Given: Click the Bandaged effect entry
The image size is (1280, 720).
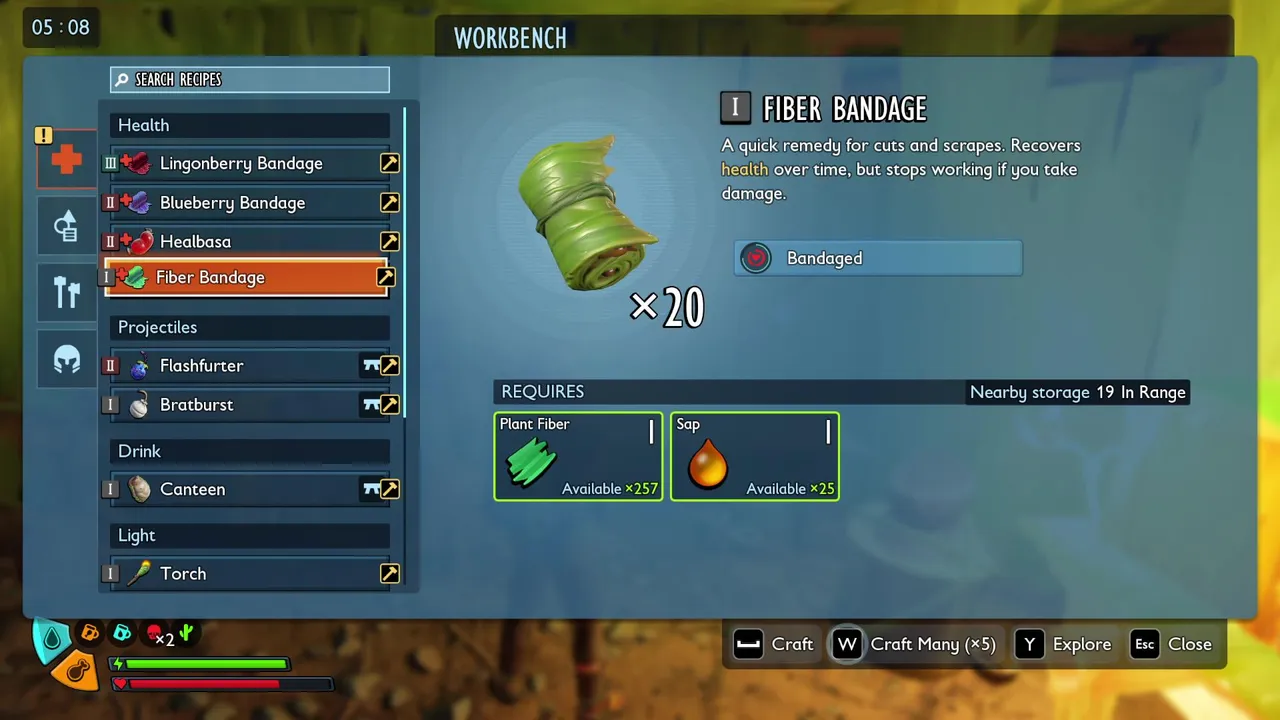Looking at the screenshot, I should point(878,259).
